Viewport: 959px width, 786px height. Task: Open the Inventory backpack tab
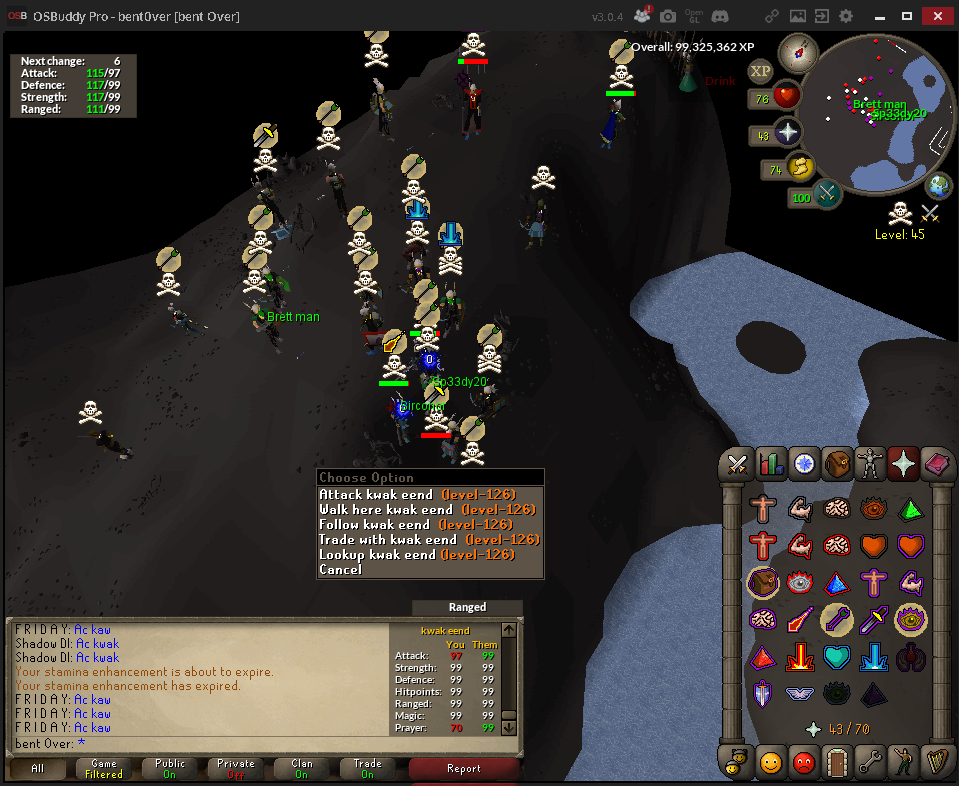837,464
